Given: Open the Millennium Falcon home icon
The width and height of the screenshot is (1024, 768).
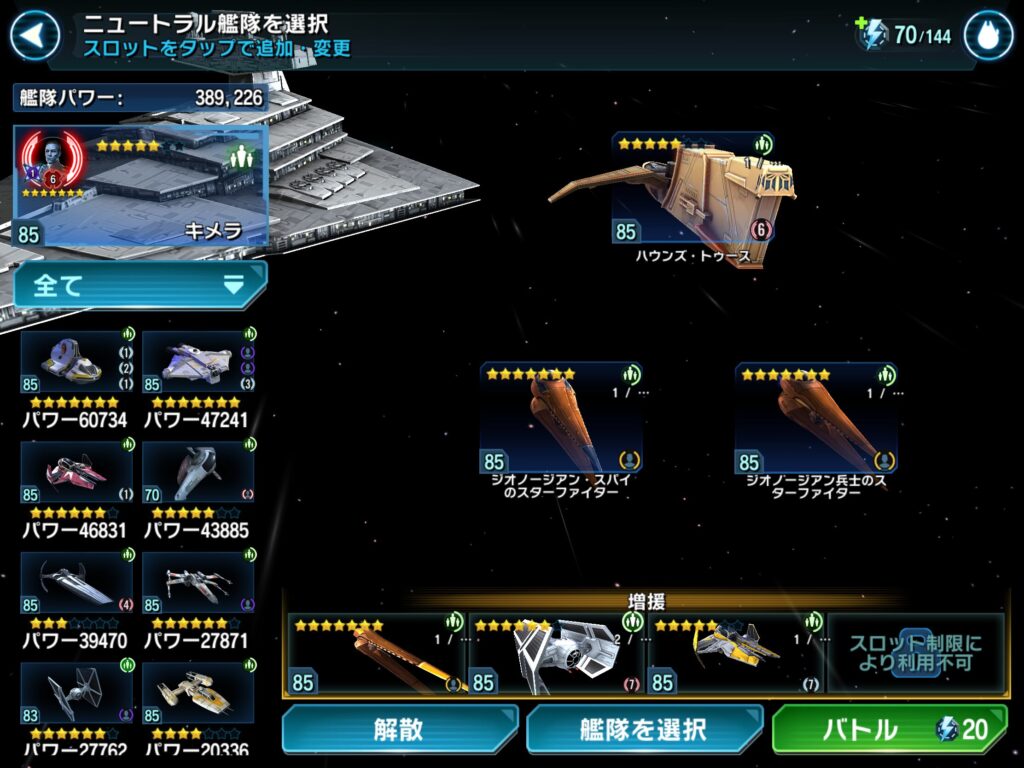Looking at the screenshot, I should coord(988,36).
